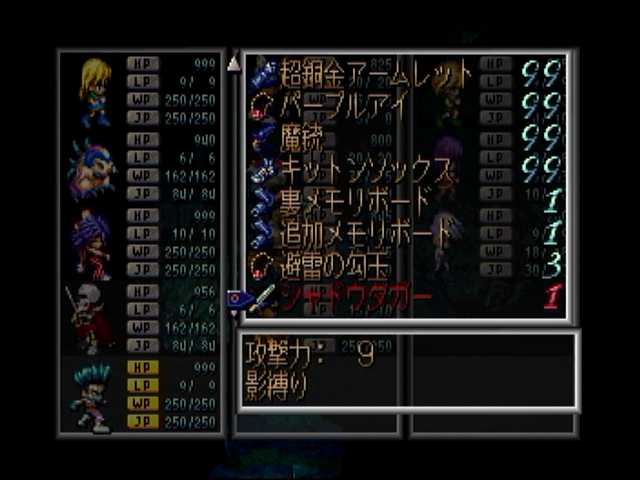Select the purple-haired character in red
640x480 pixels.
[x=92, y=245]
